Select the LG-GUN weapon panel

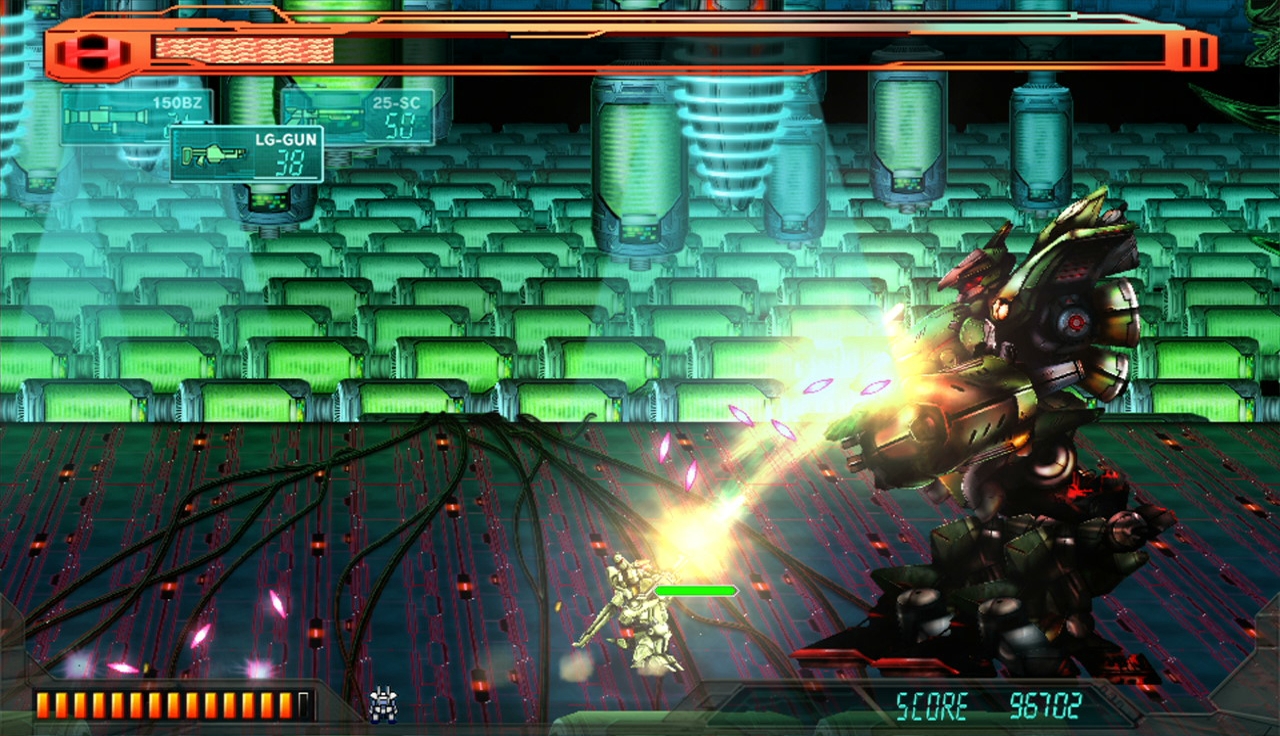point(246,154)
